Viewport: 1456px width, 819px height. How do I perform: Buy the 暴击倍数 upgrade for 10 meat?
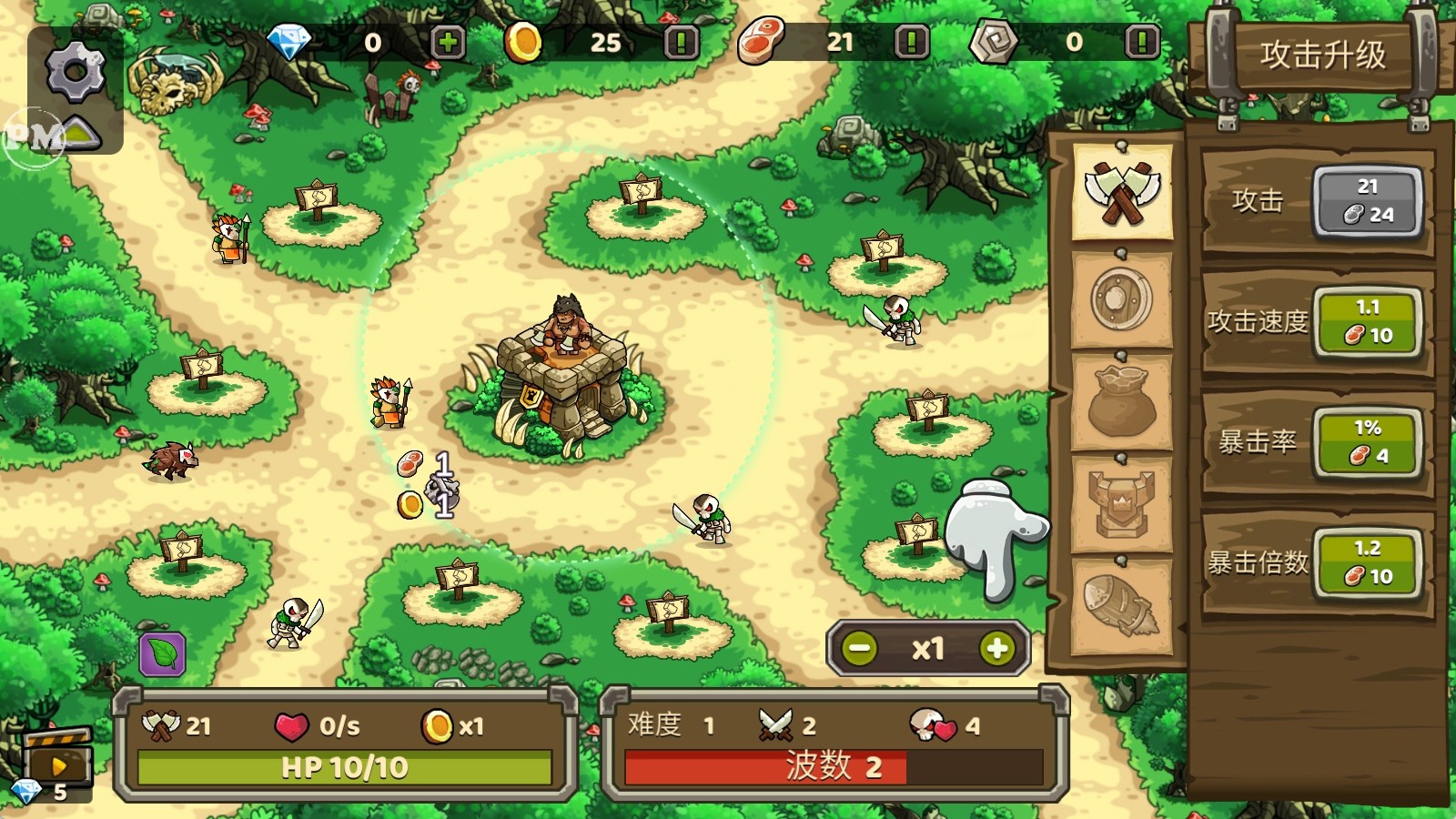tap(1367, 563)
